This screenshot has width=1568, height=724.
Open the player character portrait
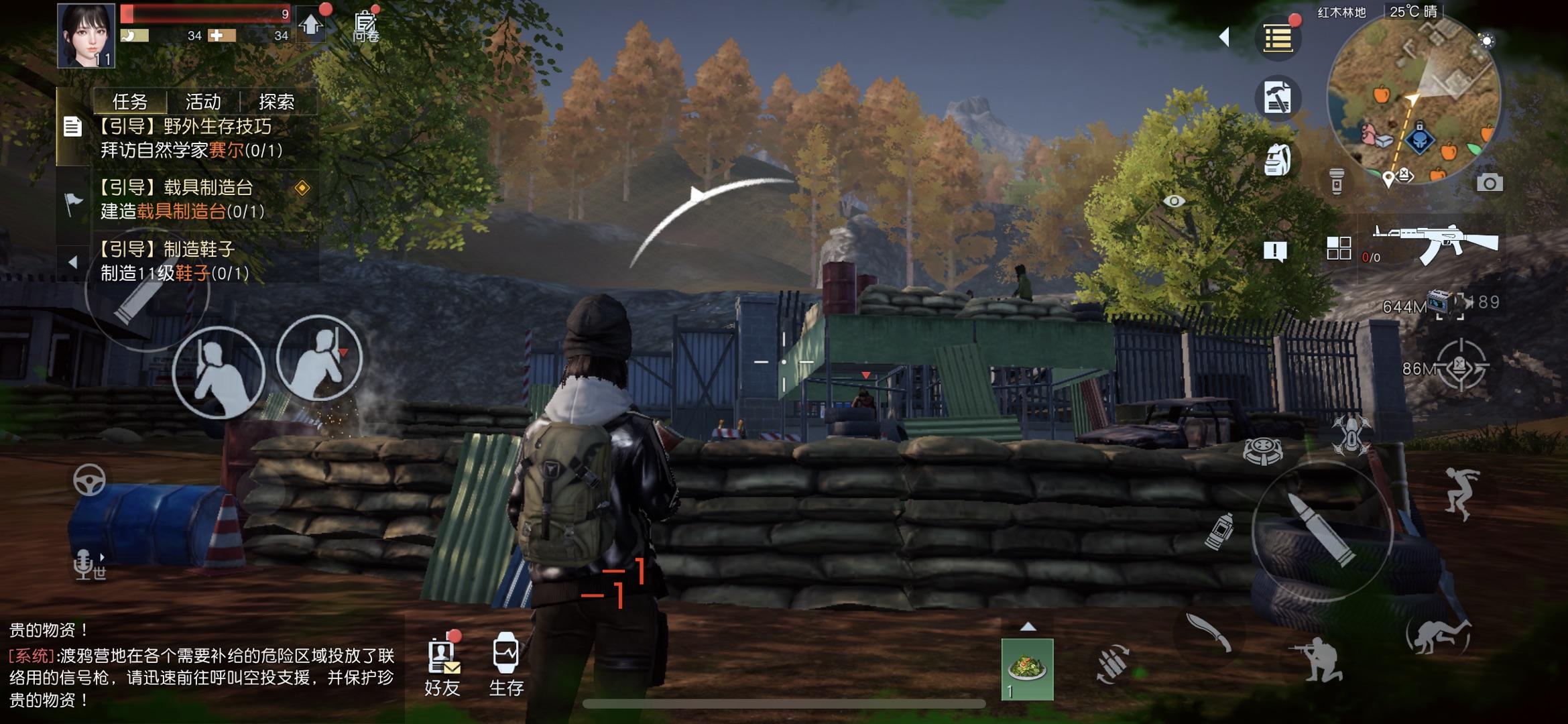pyautogui.click(x=86, y=35)
